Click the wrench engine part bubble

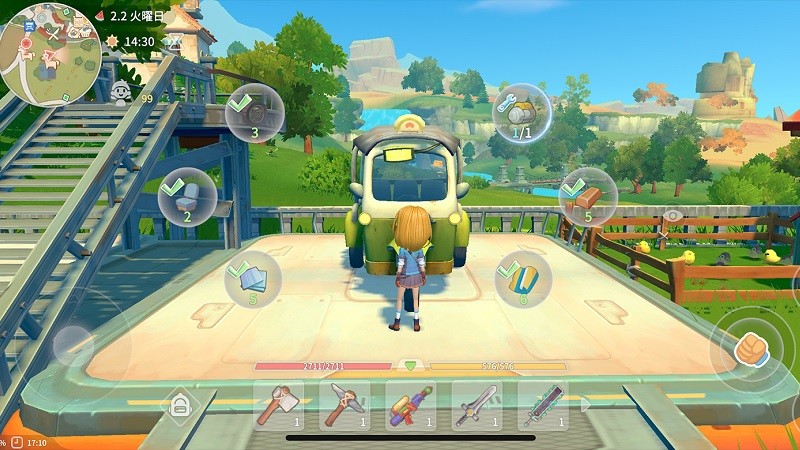point(521,113)
